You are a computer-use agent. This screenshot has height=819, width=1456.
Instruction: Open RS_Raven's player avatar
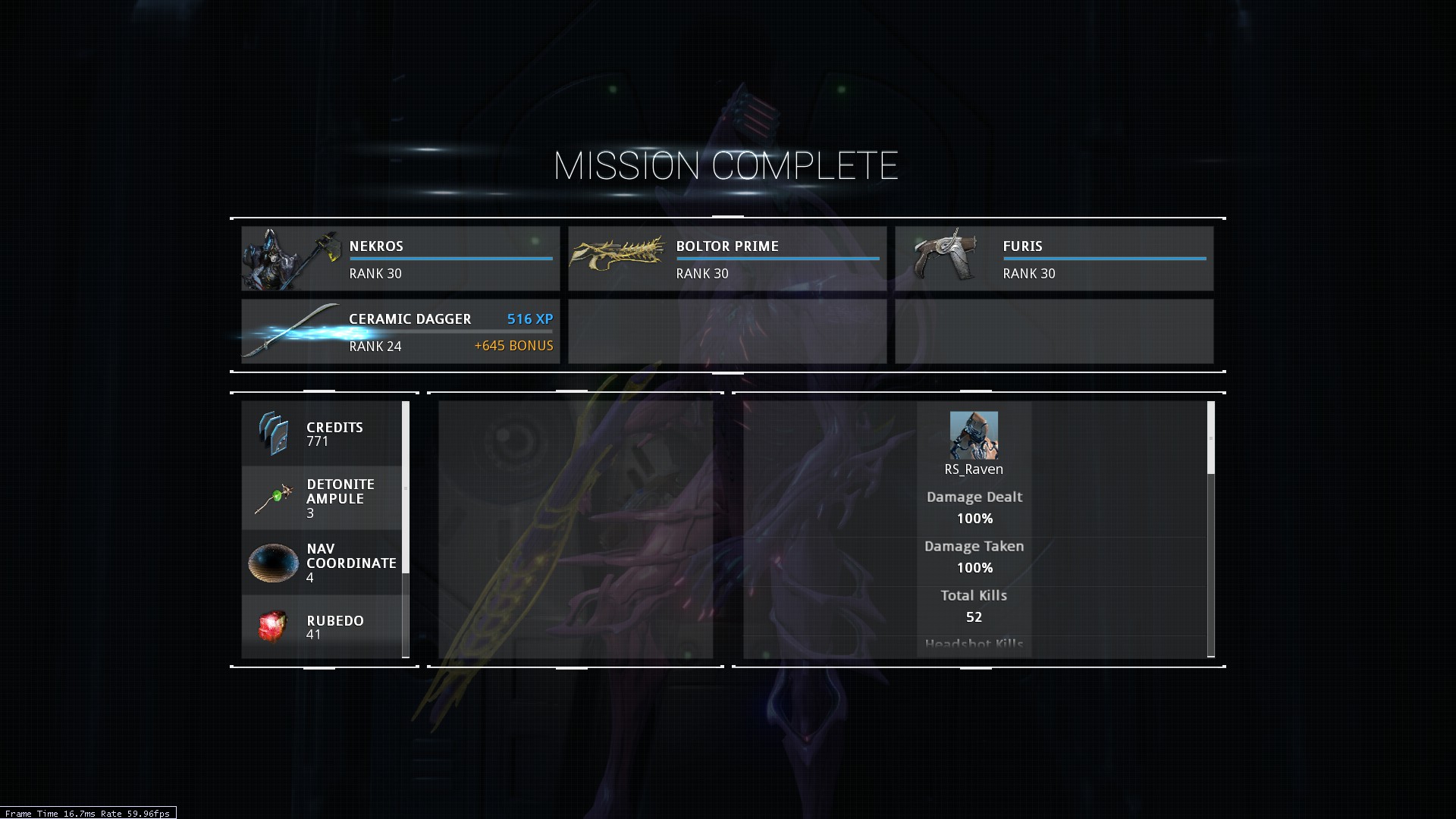pos(974,435)
